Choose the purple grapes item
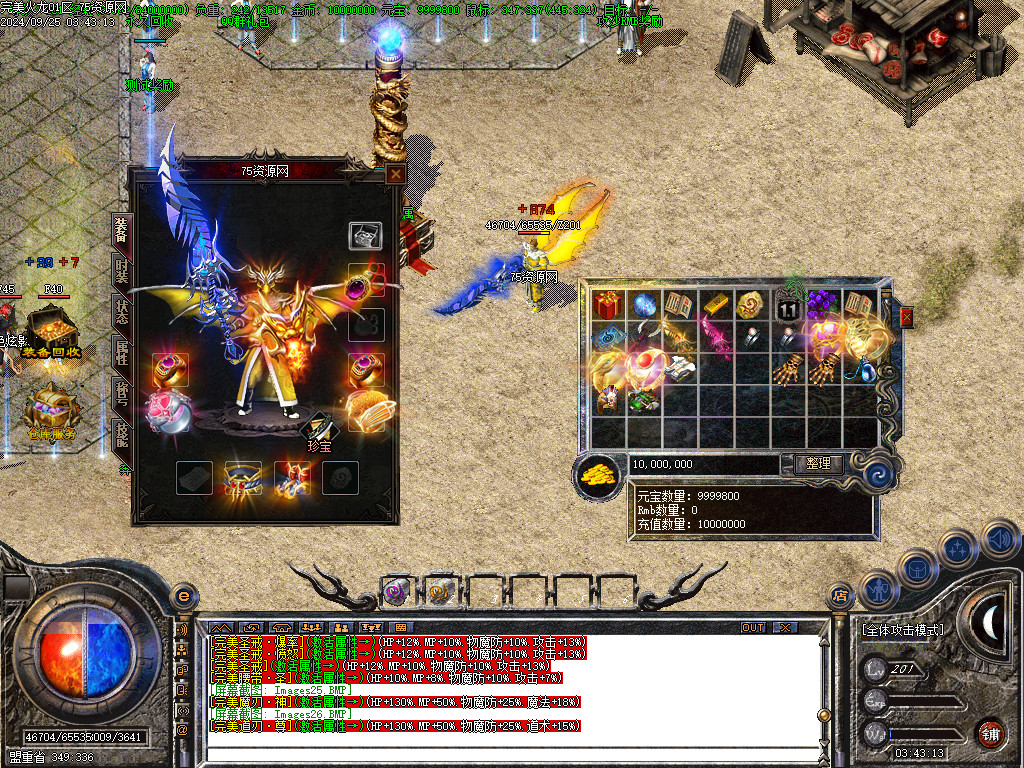 (x=822, y=304)
